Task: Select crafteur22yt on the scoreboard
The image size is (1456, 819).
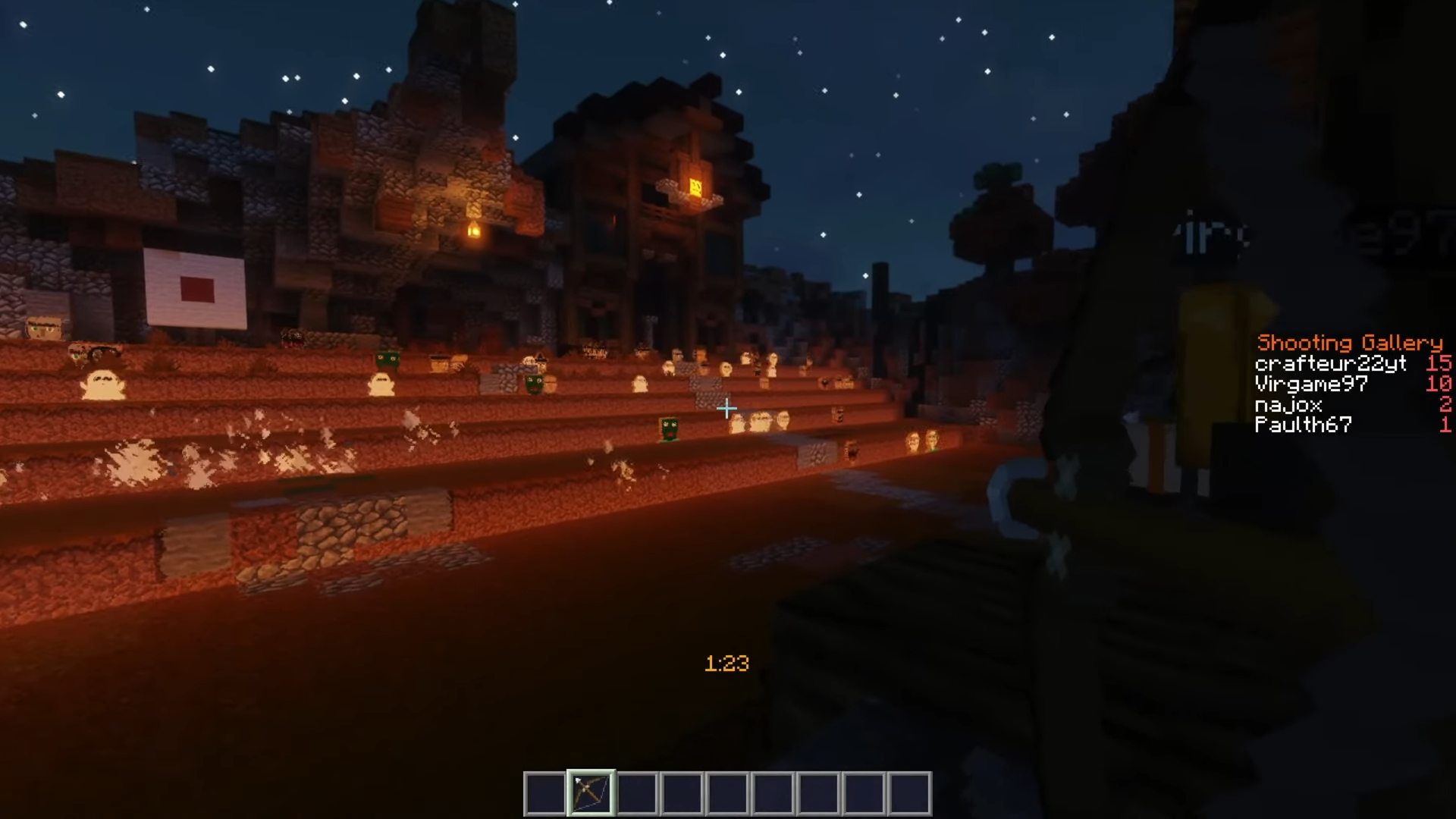Action: pos(1331,363)
